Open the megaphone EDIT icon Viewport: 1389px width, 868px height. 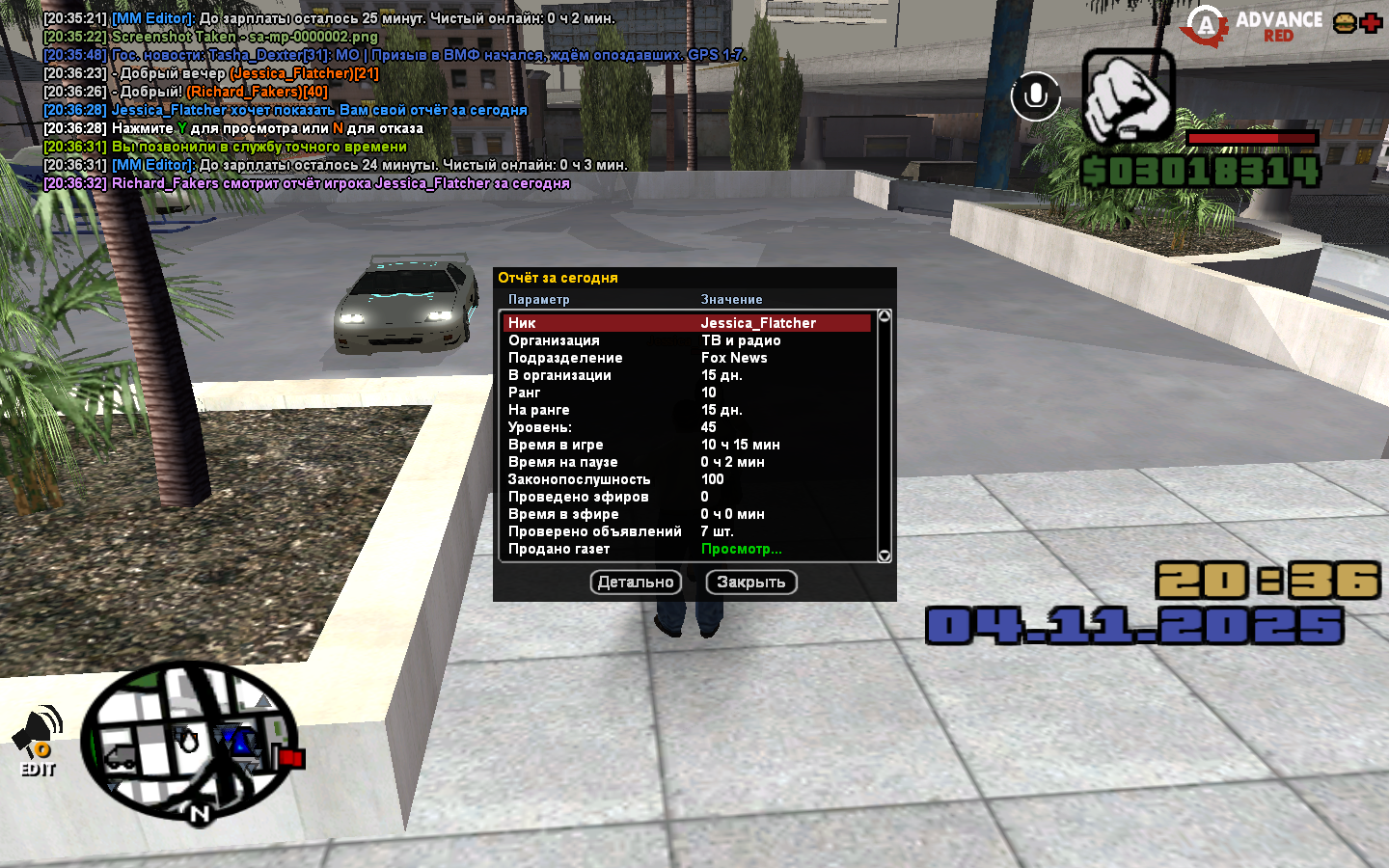point(38,741)
